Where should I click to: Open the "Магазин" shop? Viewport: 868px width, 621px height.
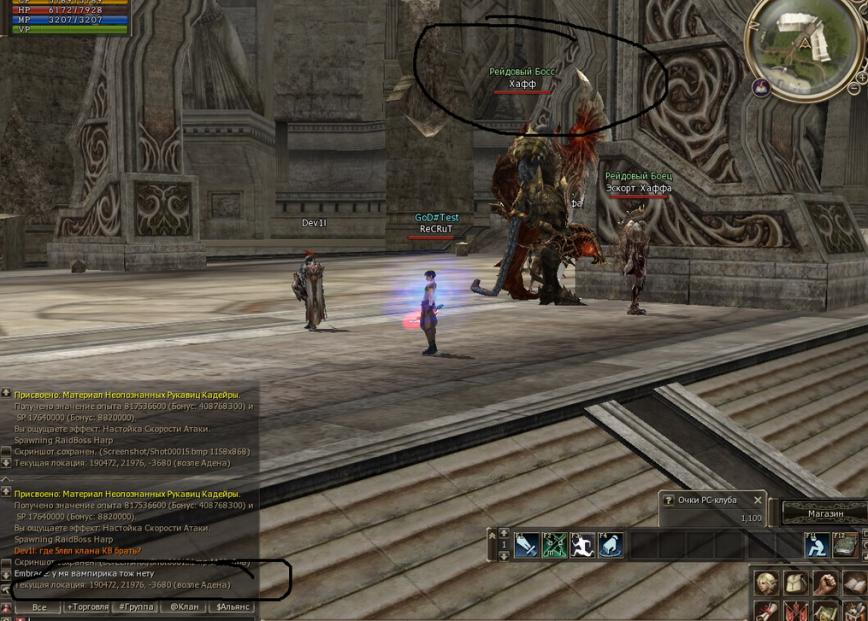824,514
